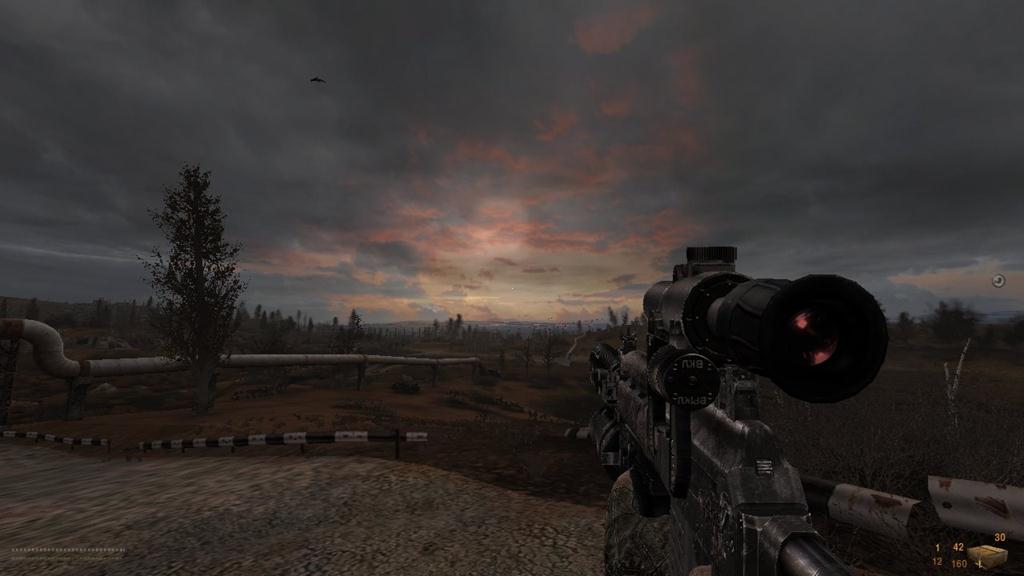
Task: Select the small circular status indicator icon
Action: 997,281
